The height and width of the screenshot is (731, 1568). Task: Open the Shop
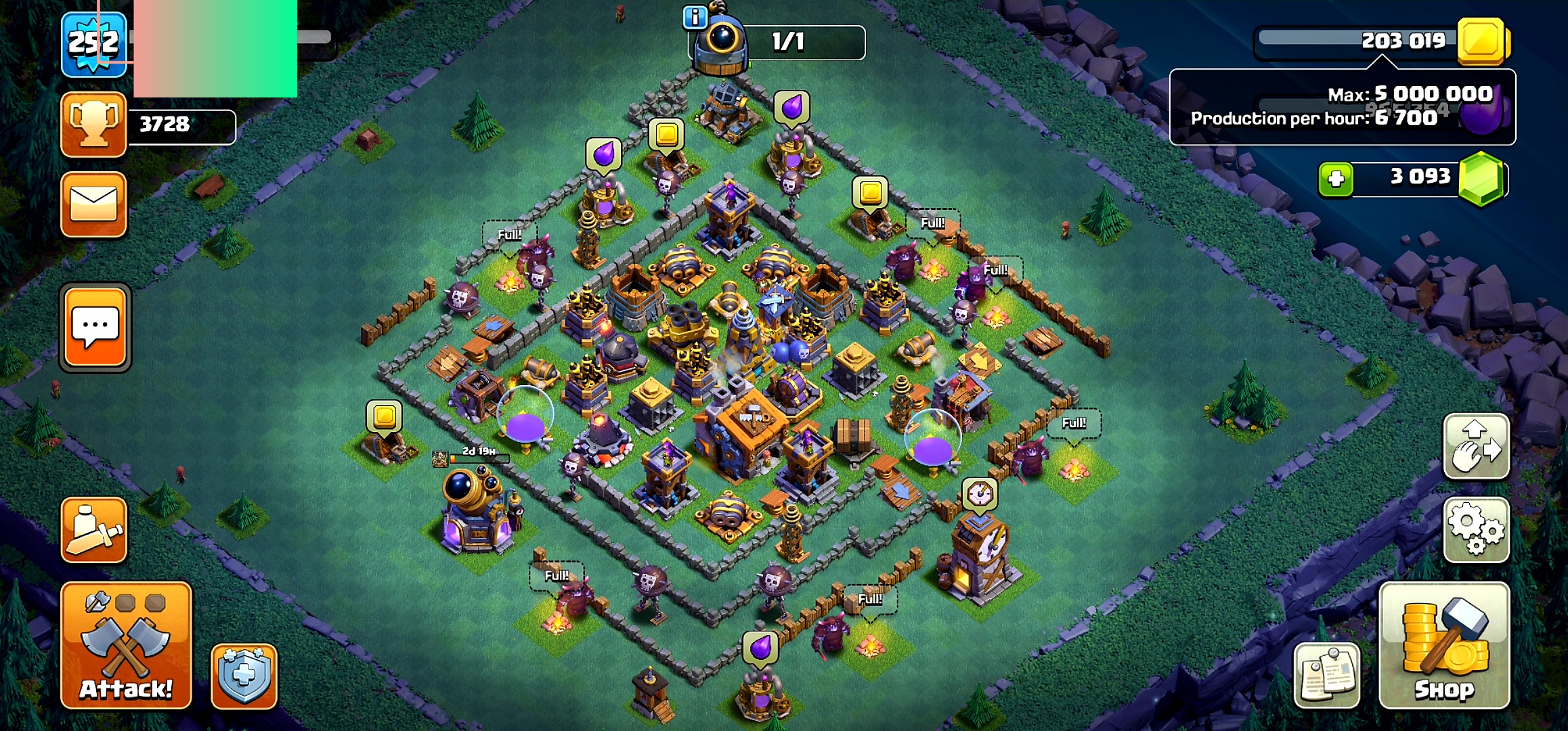1444,645
